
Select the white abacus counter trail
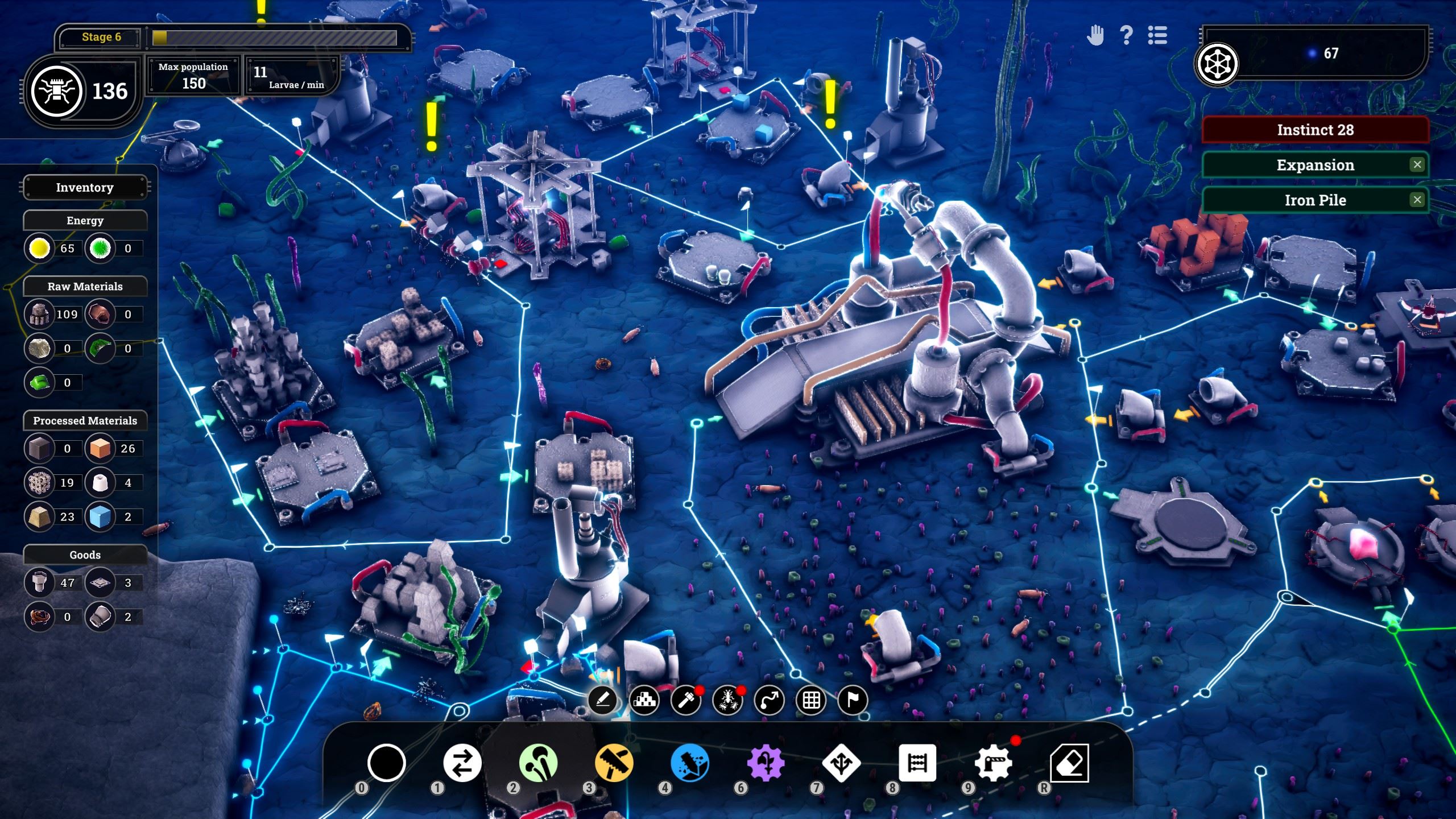pos(917,763)
